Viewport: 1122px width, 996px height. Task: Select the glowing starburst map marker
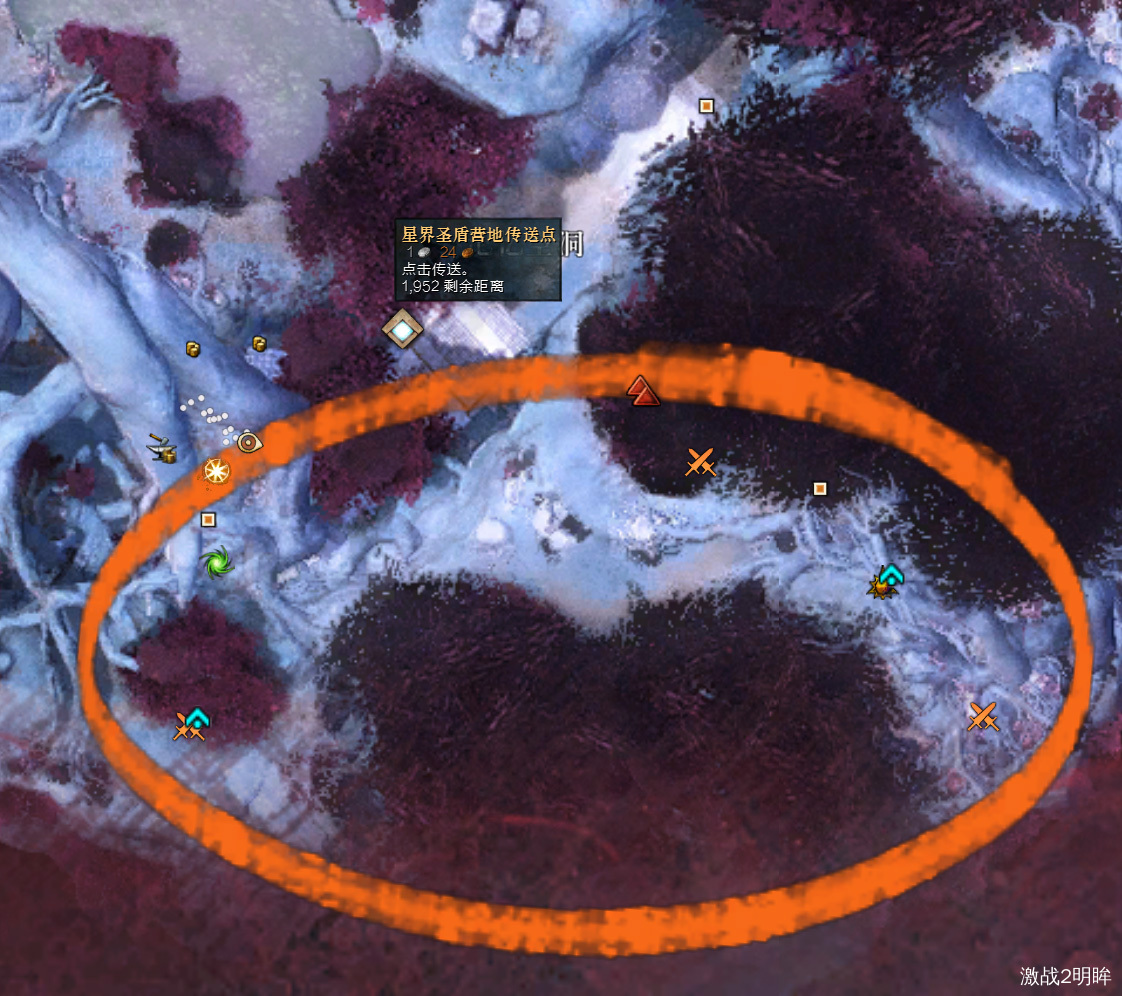215,470
